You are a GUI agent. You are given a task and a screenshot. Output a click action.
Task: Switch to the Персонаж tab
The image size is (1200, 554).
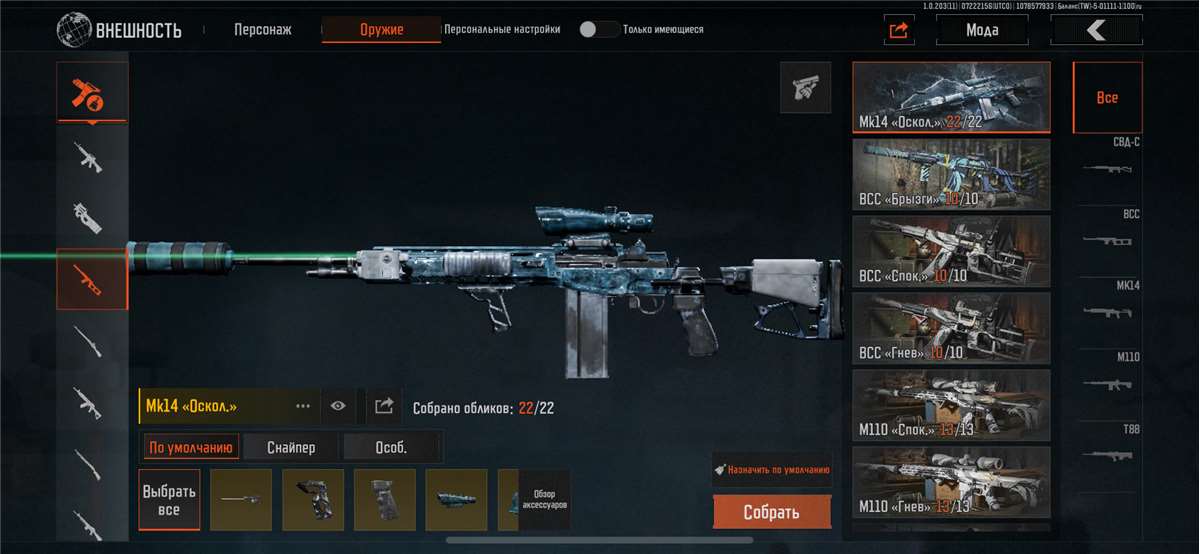tap(262, 30)
